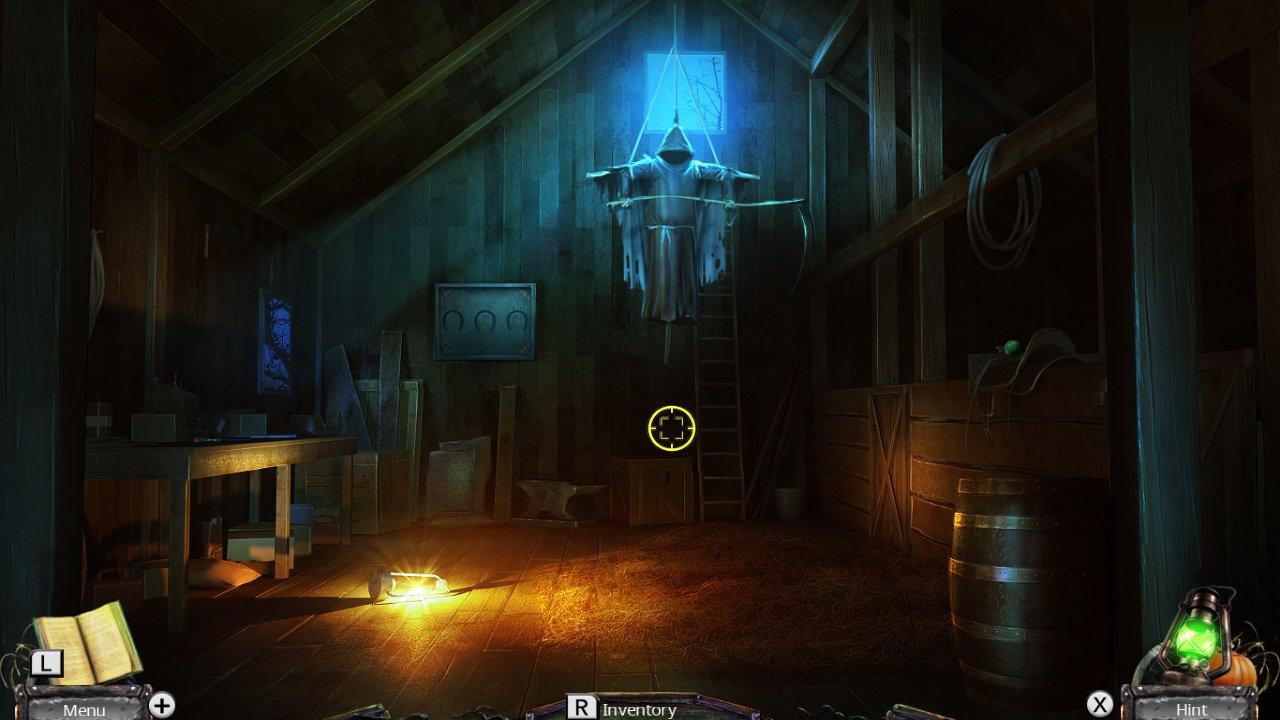This screenshot has width=1280, height=720.
Task: Request a Hint
Action: point(1192,711)
